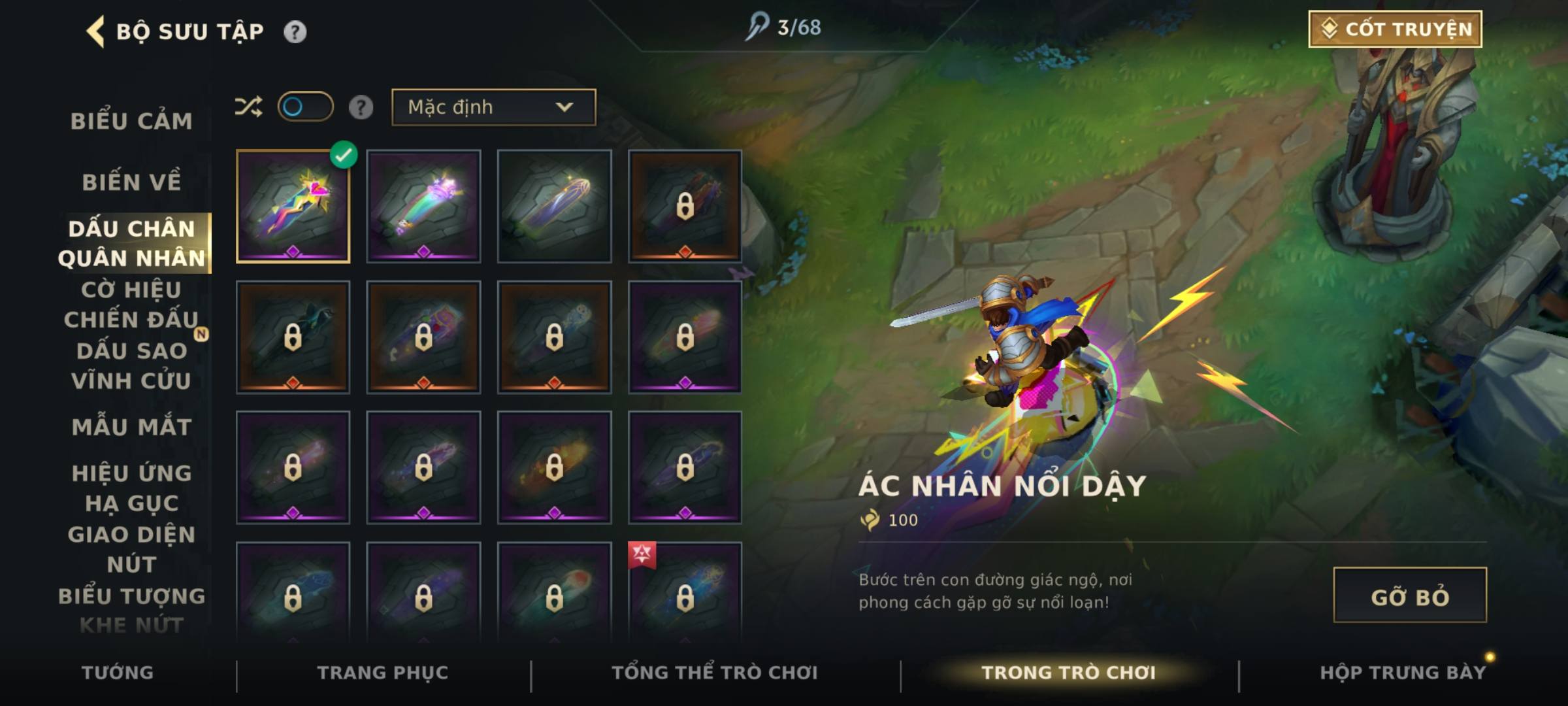Choose Cờ Hiệu Chiến Đấu category
Viewport: 1568px width, 706px height.
click(131, 305)
